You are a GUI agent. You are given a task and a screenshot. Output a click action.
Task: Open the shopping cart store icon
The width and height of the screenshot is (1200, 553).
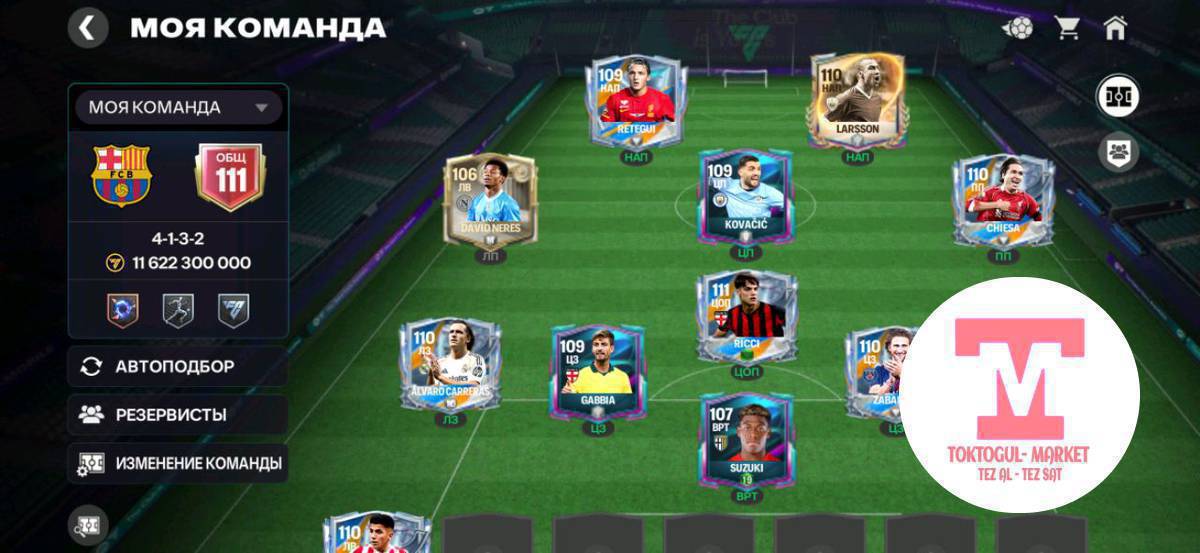point(1067,28)
